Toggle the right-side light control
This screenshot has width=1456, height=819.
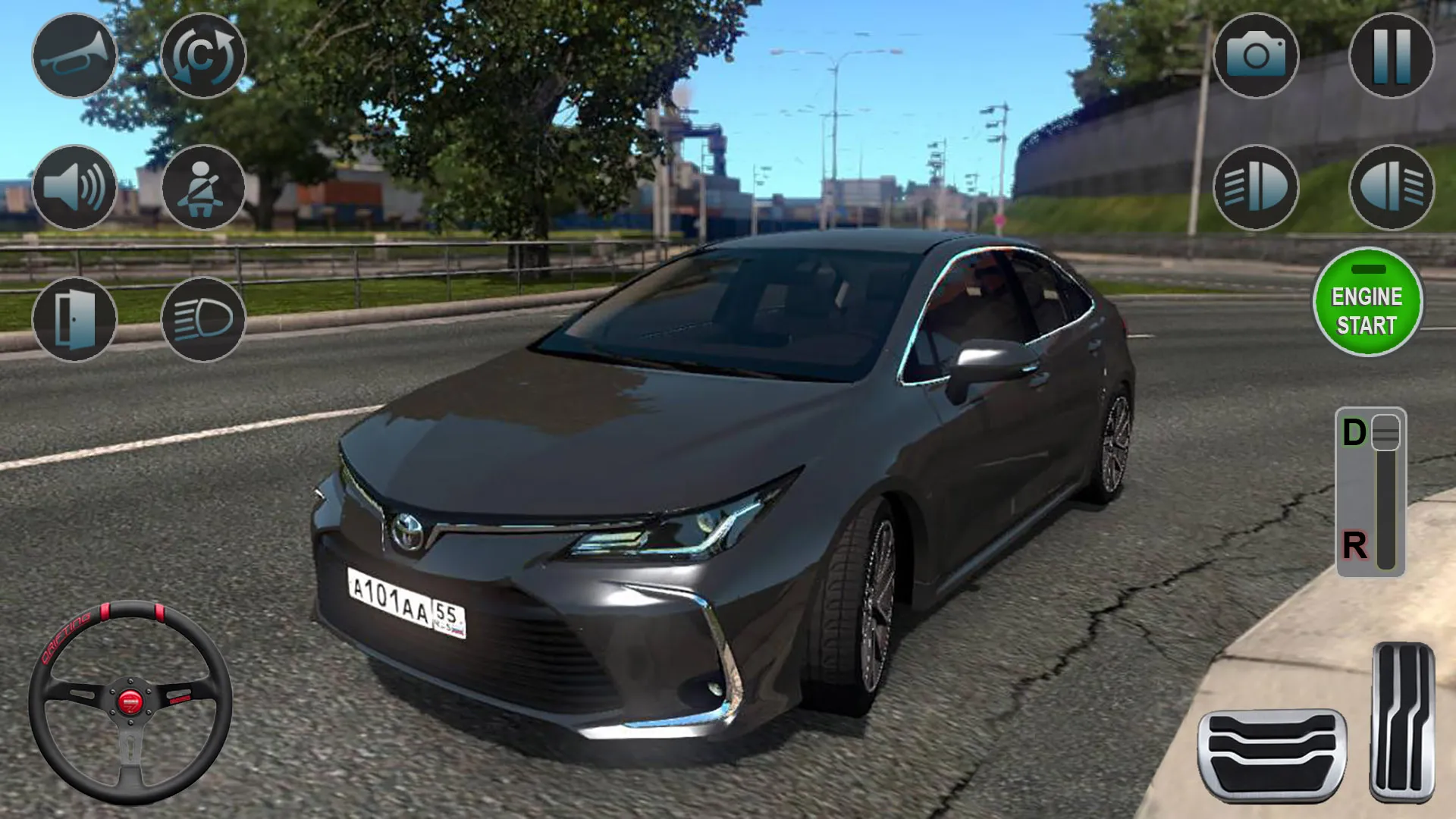[x=1393, y=188]
